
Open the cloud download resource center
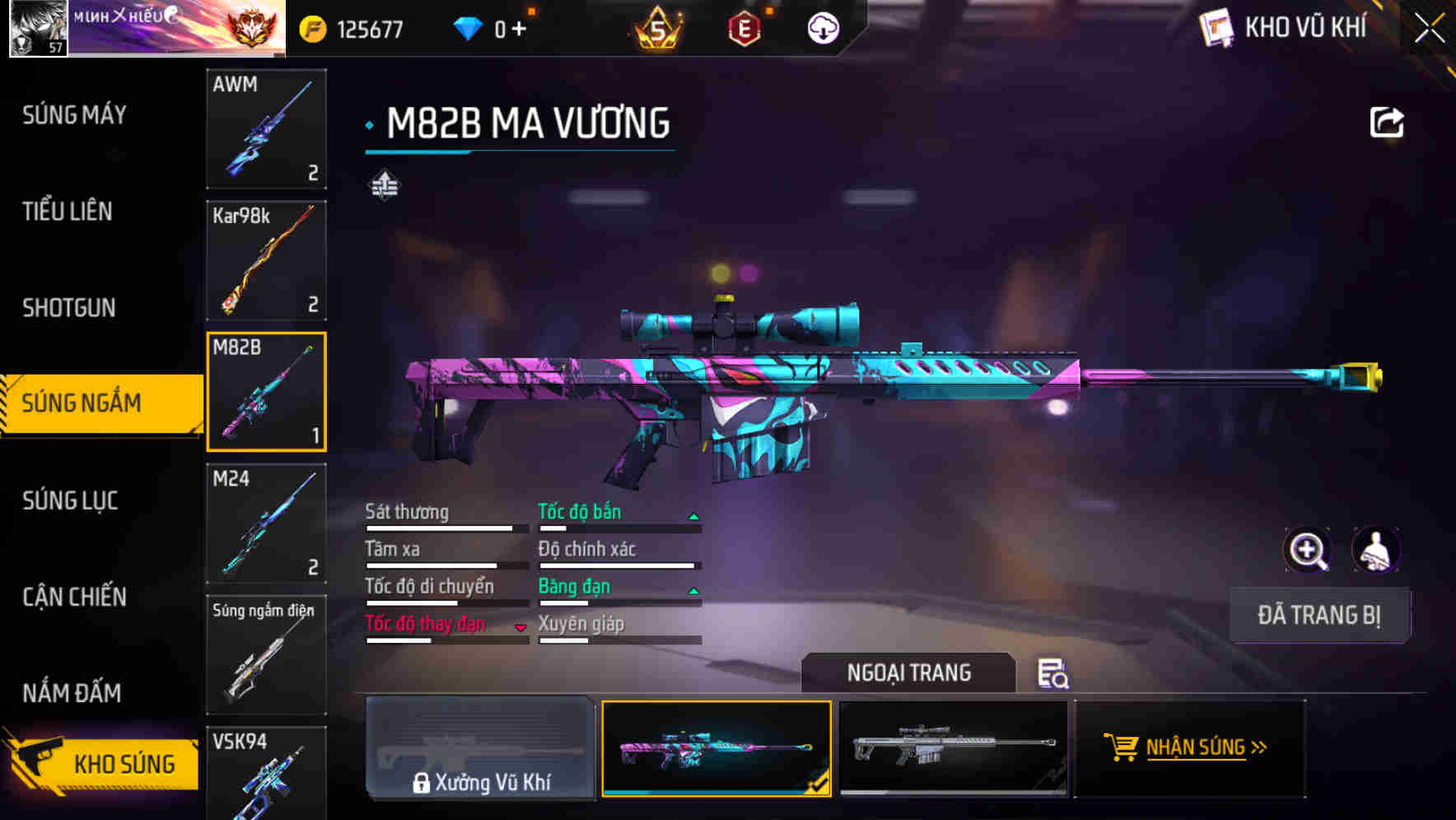822,26
